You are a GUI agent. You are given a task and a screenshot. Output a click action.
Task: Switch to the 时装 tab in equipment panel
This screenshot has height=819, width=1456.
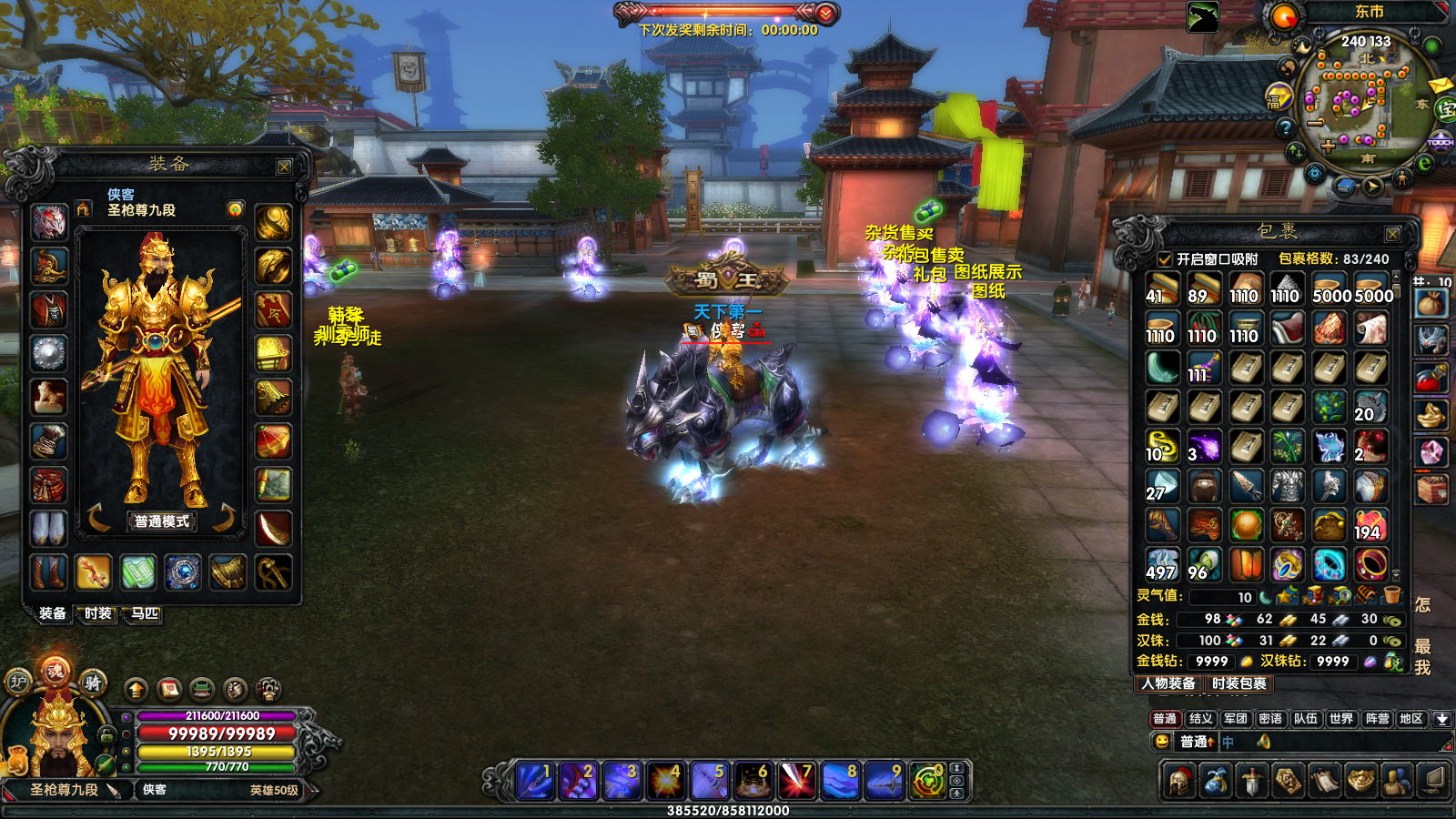pos(98,614)
